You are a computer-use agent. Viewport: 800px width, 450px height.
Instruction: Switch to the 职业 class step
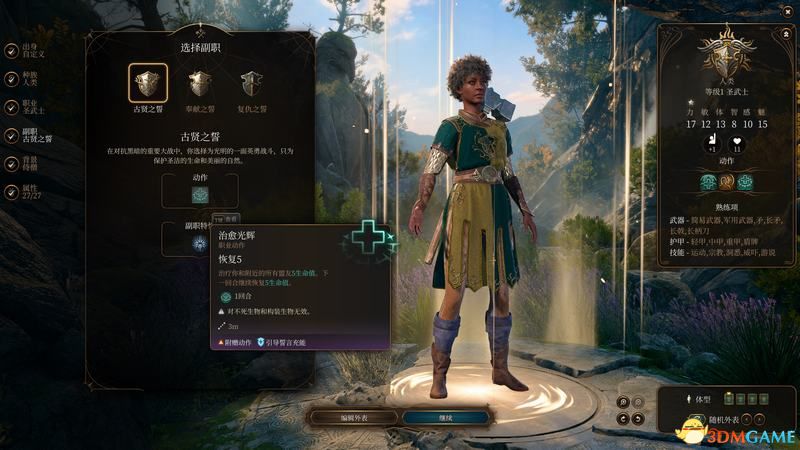pyautogui.click(x=11, y=106)
